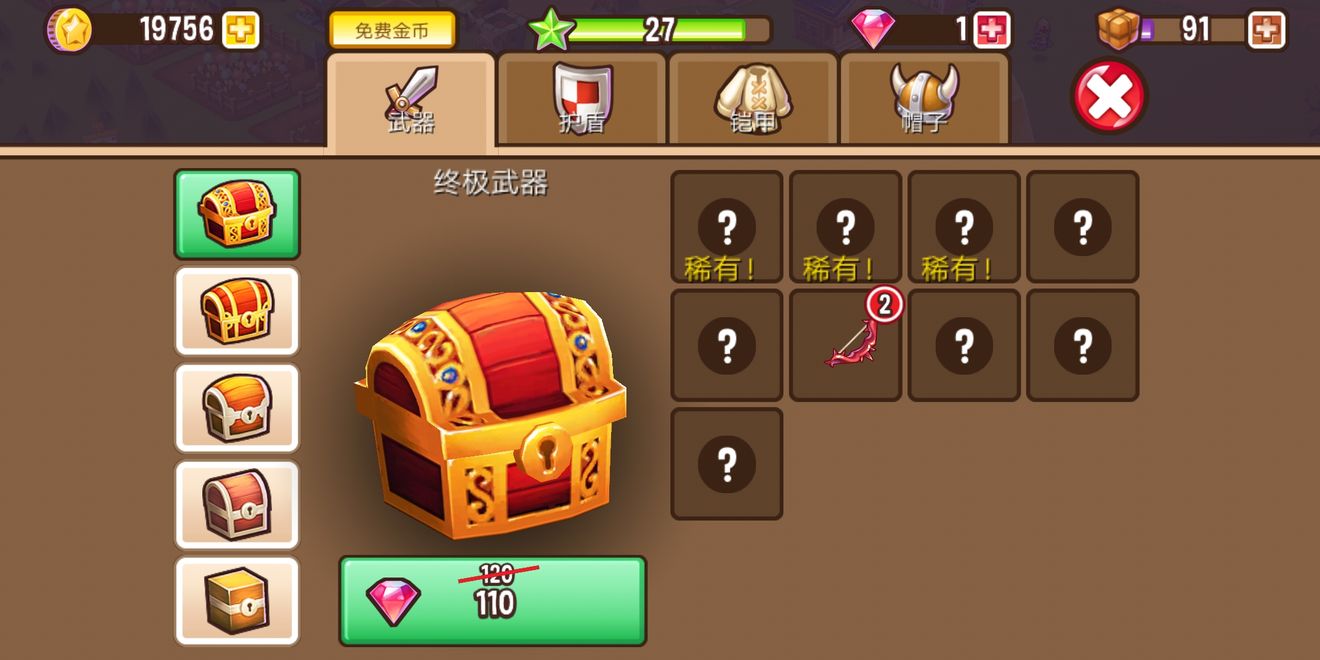The height and width of the screenshot is (660, 1320).
Task: Pick the dark red chest with silver trim
Action: (x=237, y=504)
